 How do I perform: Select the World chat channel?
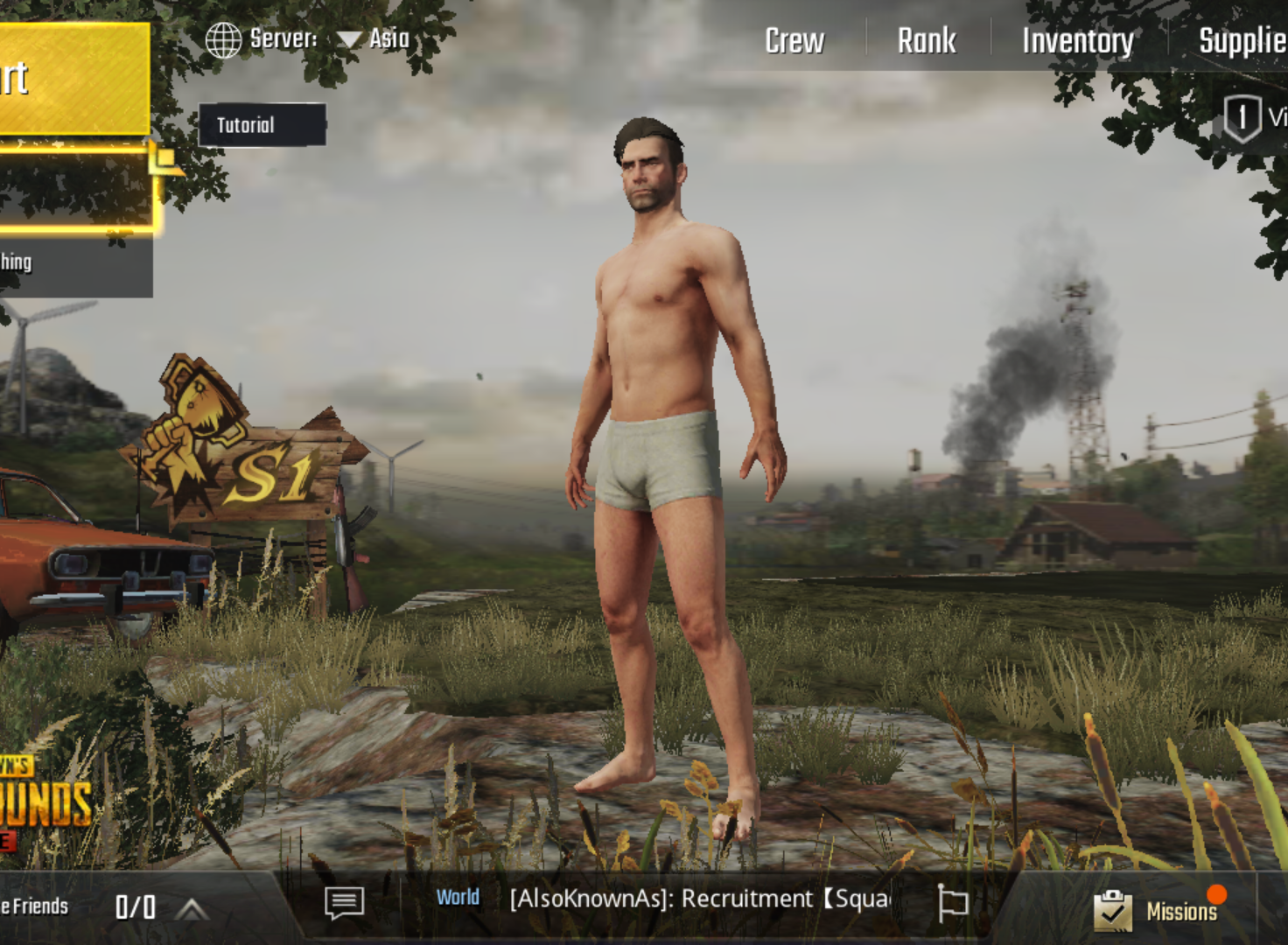click(458, 898)
